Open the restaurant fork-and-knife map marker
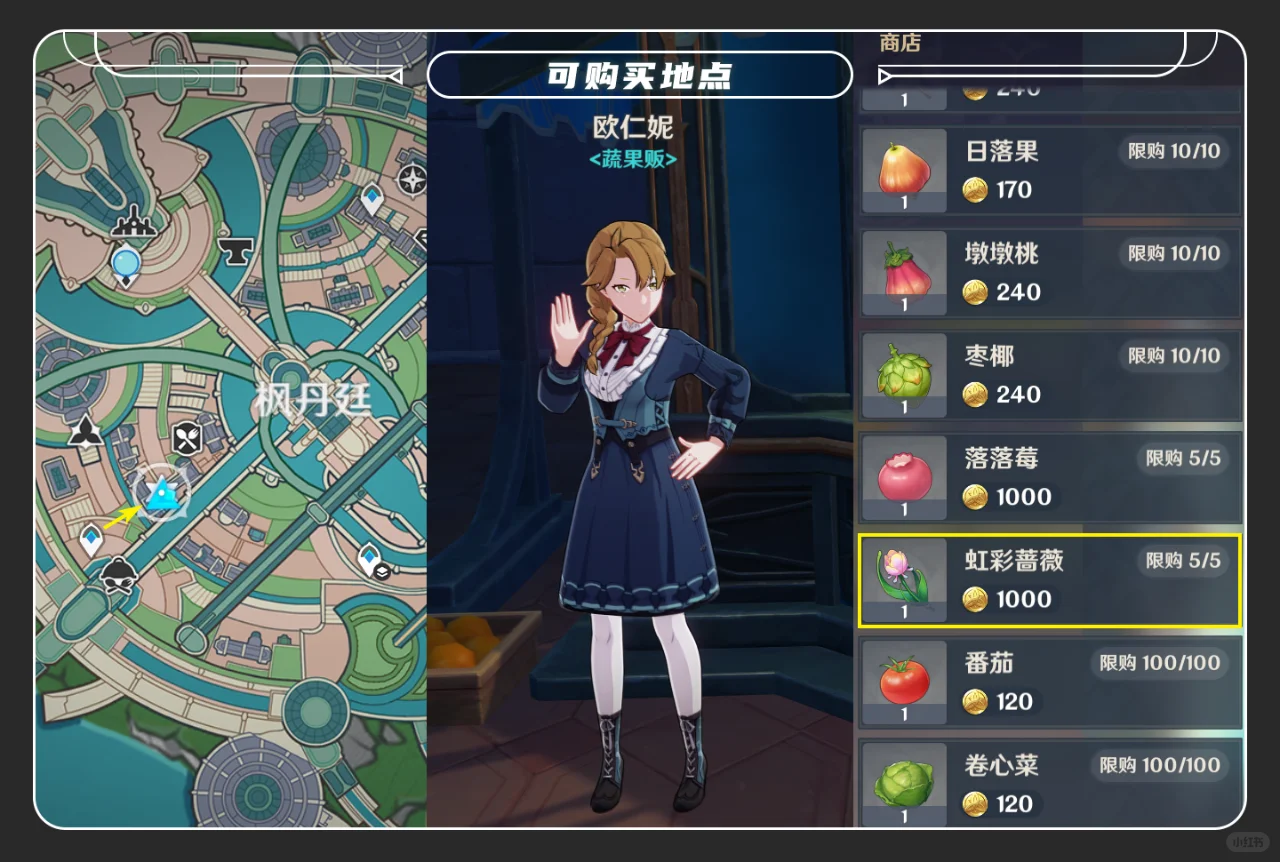 (187, 437)
